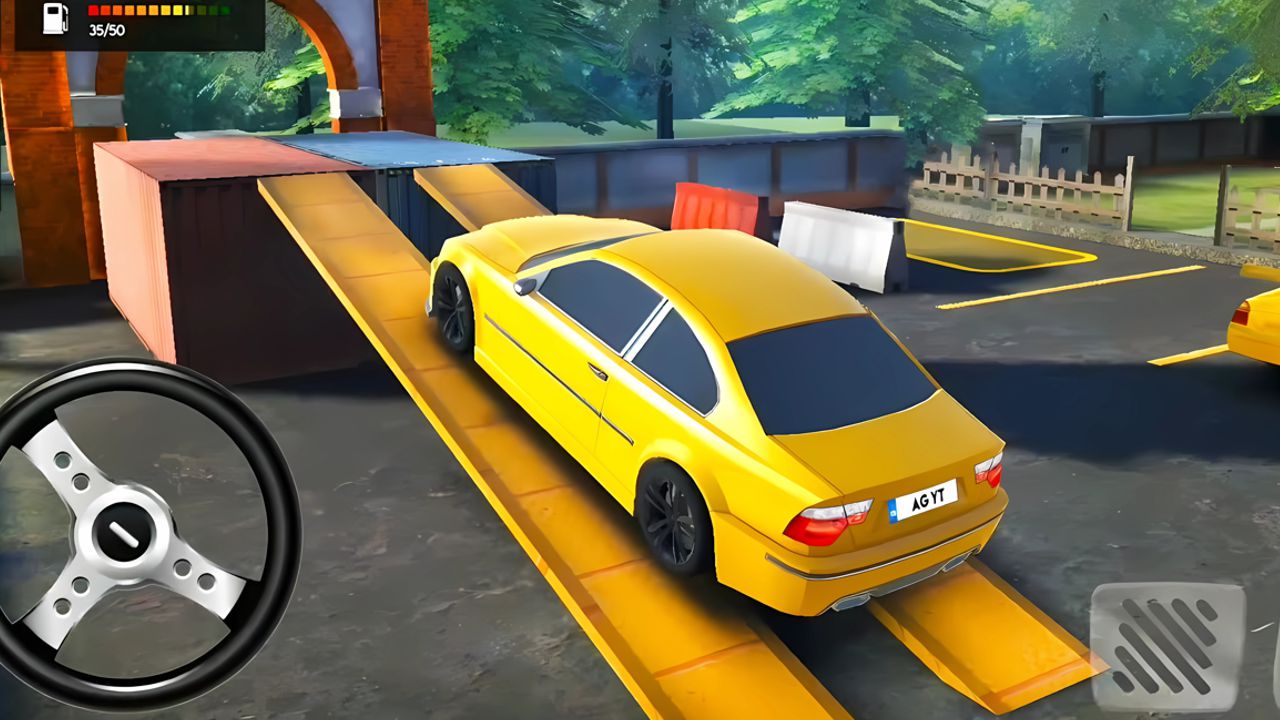Tap the red segment of the fuel bar
The image size is (1280, 720).
(93, 10)
